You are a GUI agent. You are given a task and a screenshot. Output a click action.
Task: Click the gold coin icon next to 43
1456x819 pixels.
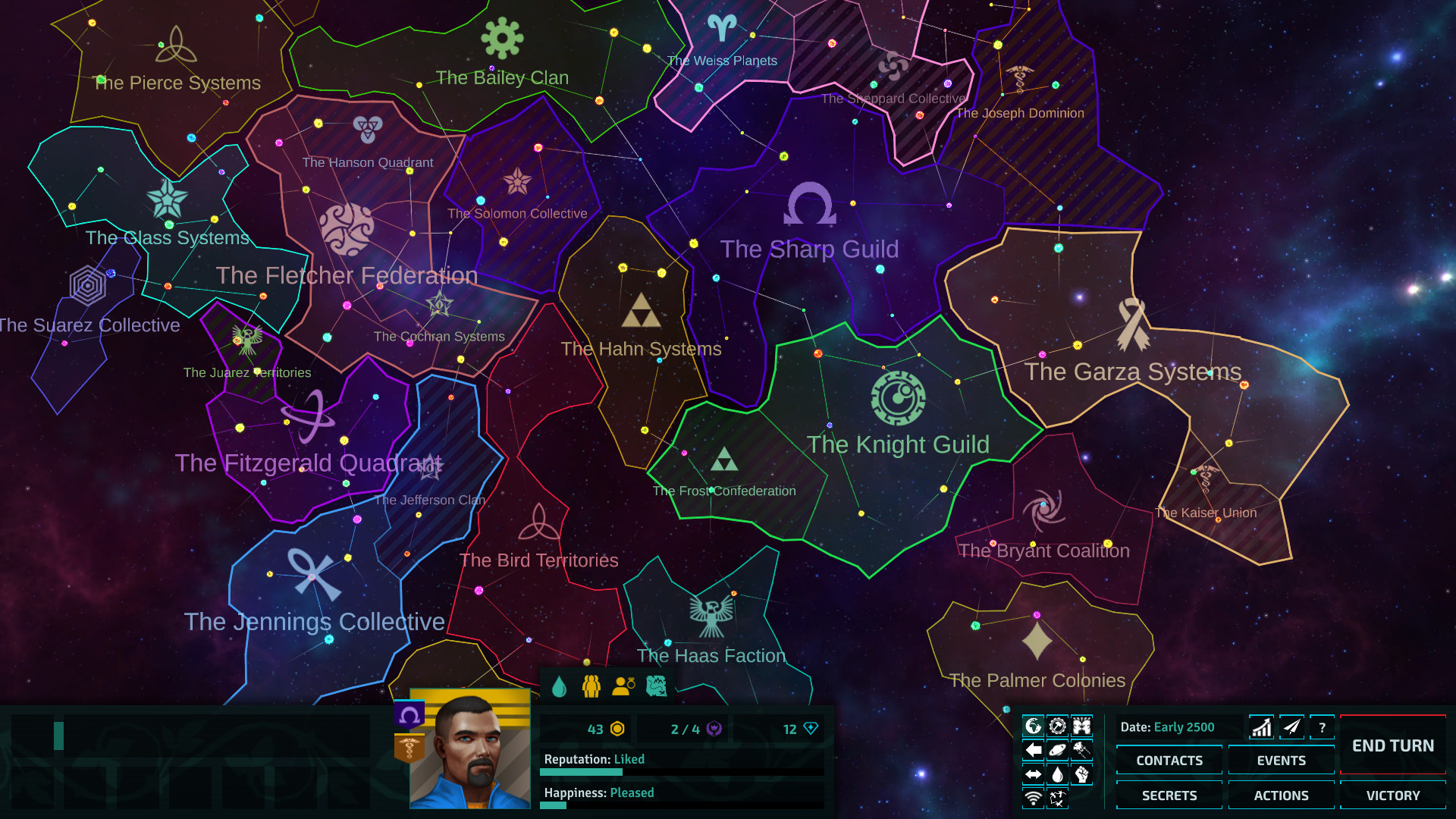coord(618,730)
